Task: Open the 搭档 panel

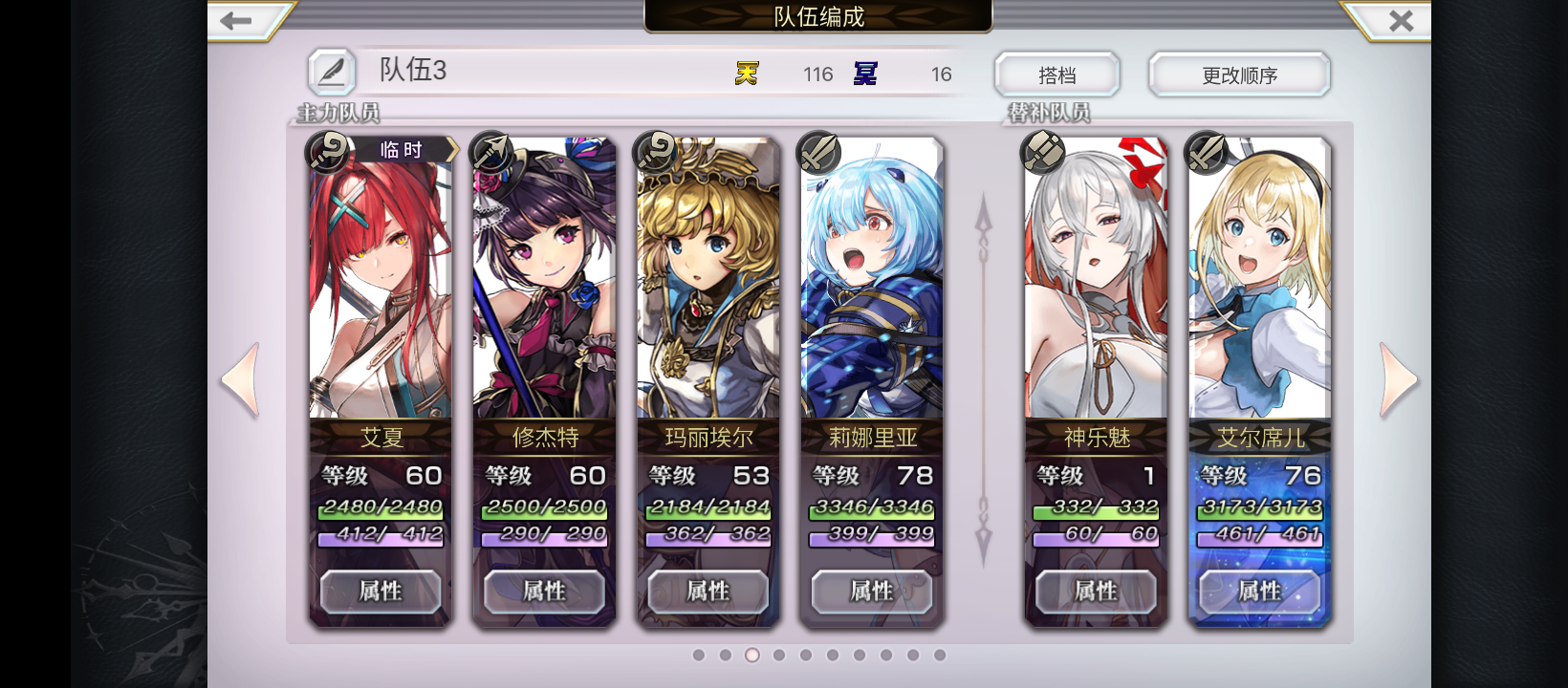Action: [x=1057, y=75]
